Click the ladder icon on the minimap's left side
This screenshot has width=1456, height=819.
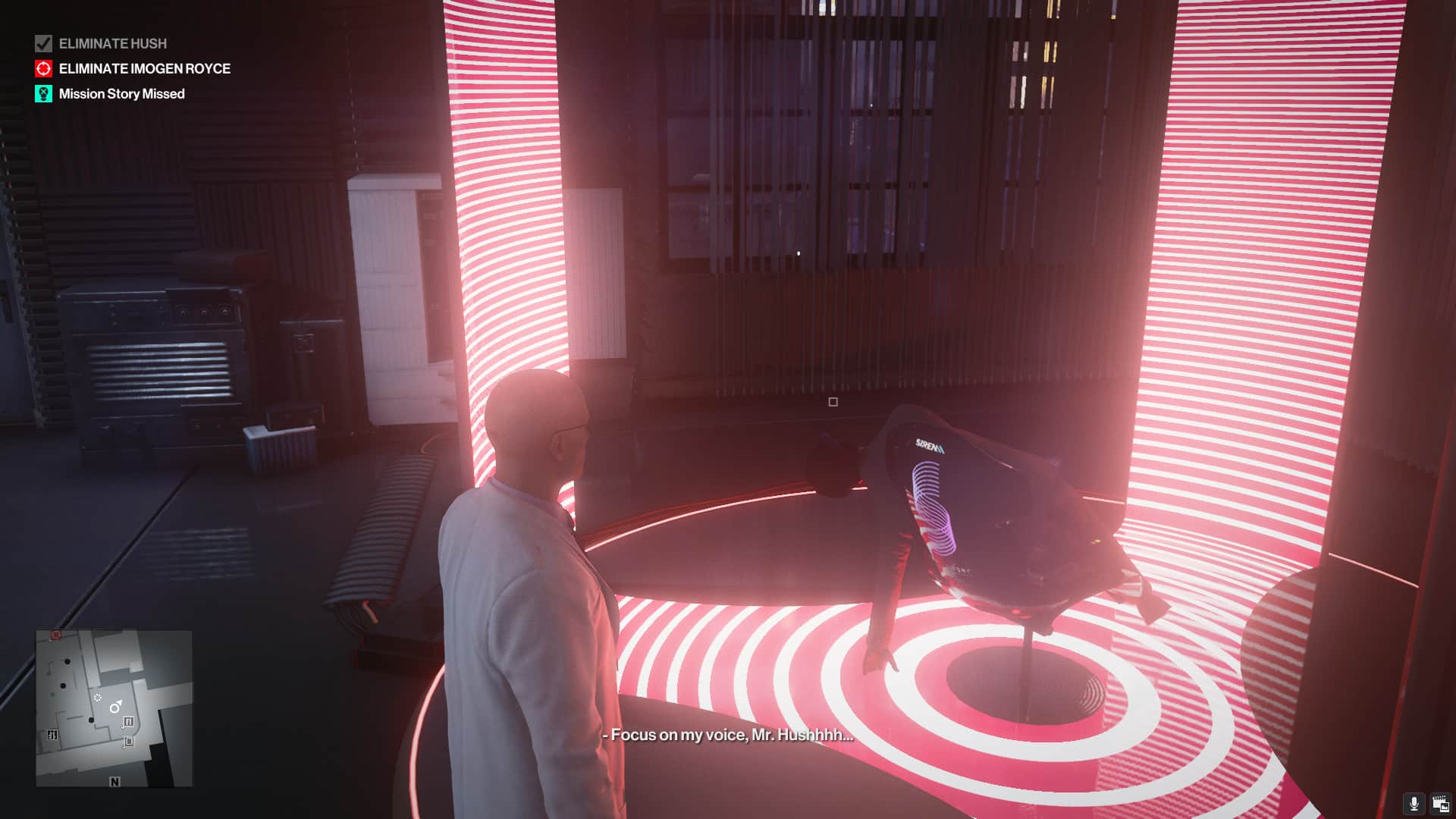click(x=52, y=734)
